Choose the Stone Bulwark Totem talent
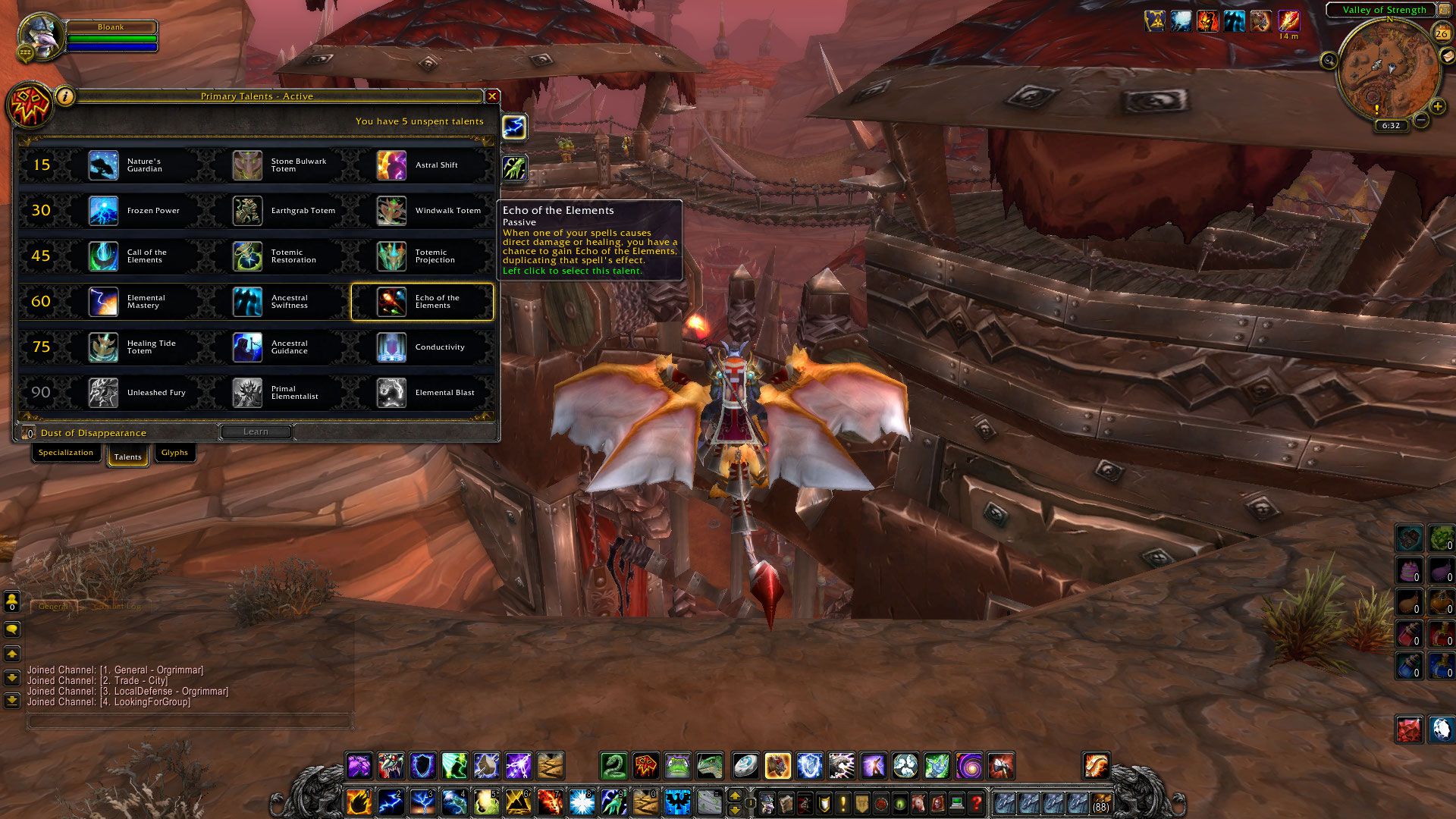 tap(248, 165)
